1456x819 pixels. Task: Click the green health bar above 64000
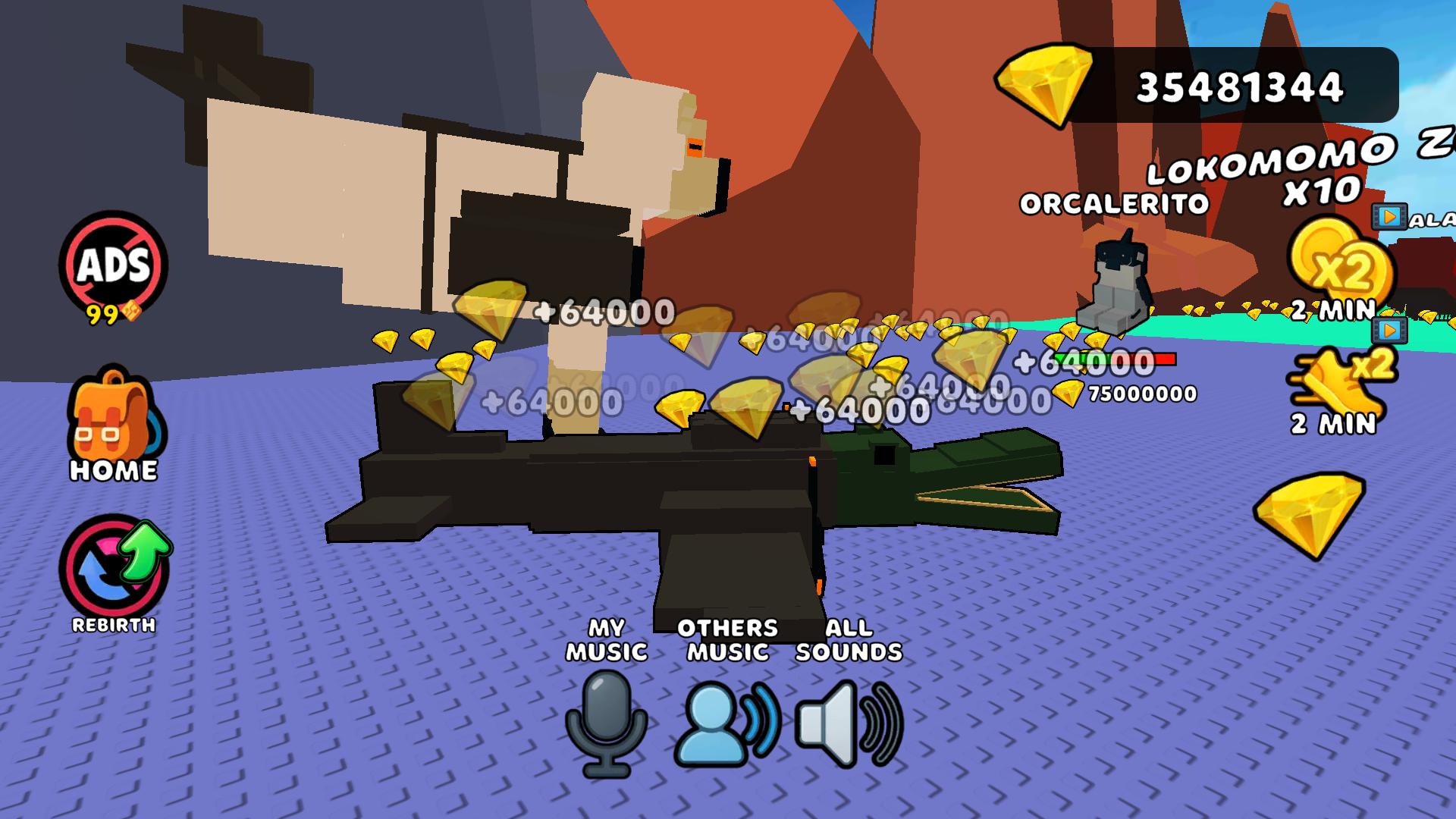[1081, 357]
